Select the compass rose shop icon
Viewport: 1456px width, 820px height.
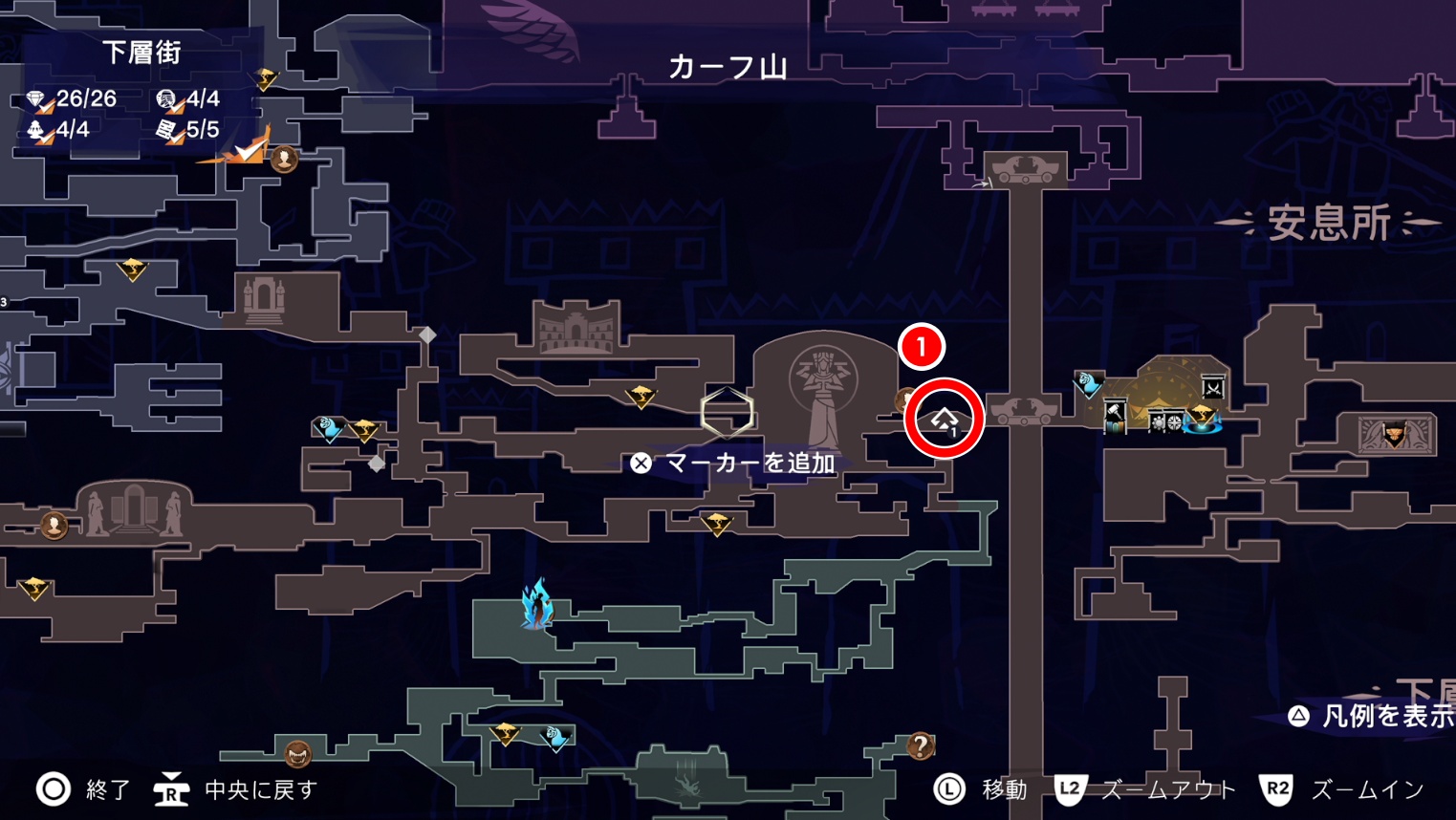click(1175, 421)
